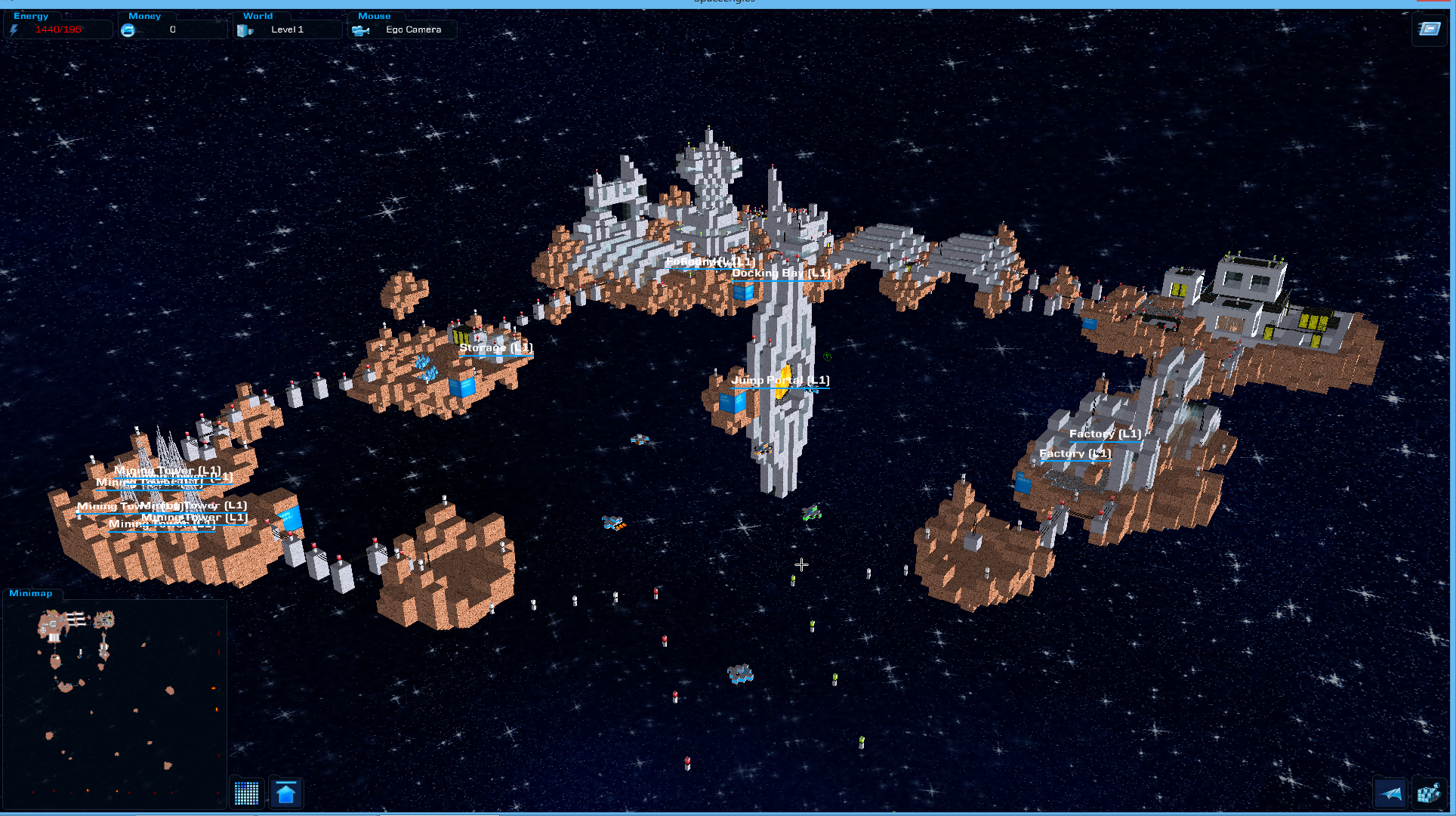The width and height of the screenshot is (1456, 816).
Task: Toggle the grid overlay button
Action: tap(246, 793)
